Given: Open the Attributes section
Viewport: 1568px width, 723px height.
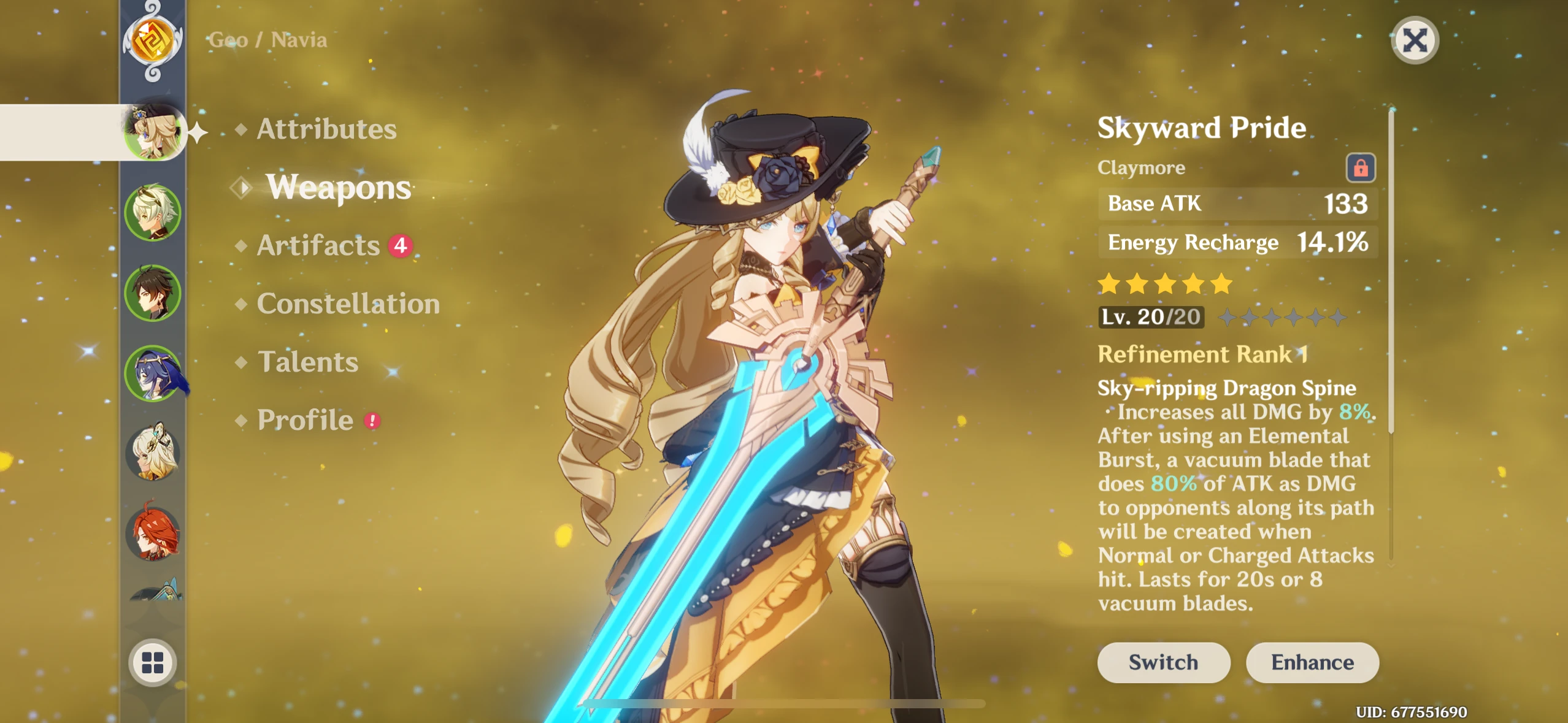Looking at the screenshot, I should coord(326,129).
